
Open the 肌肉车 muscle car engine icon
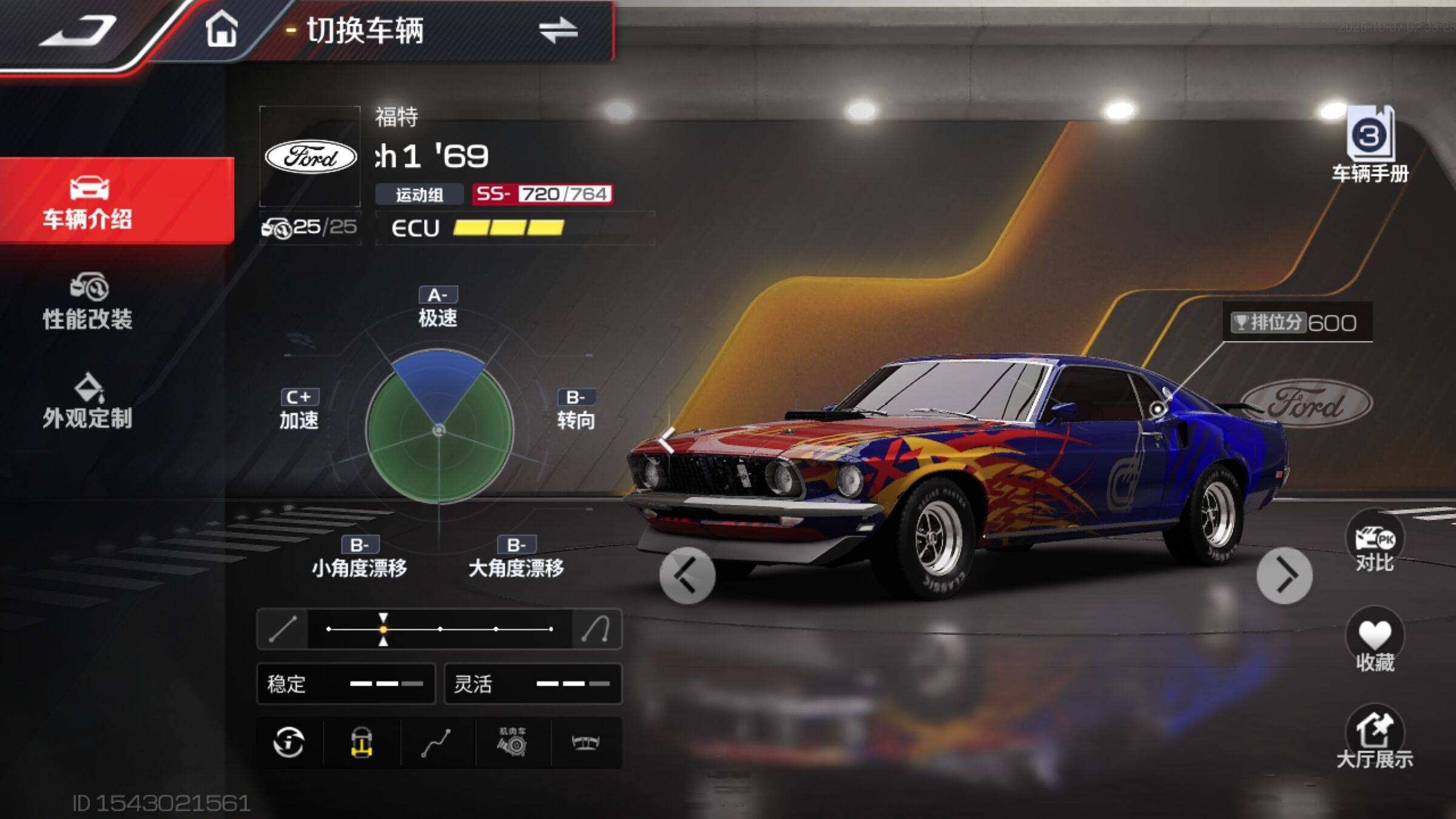pyautogui.click(x=513, y=743)
